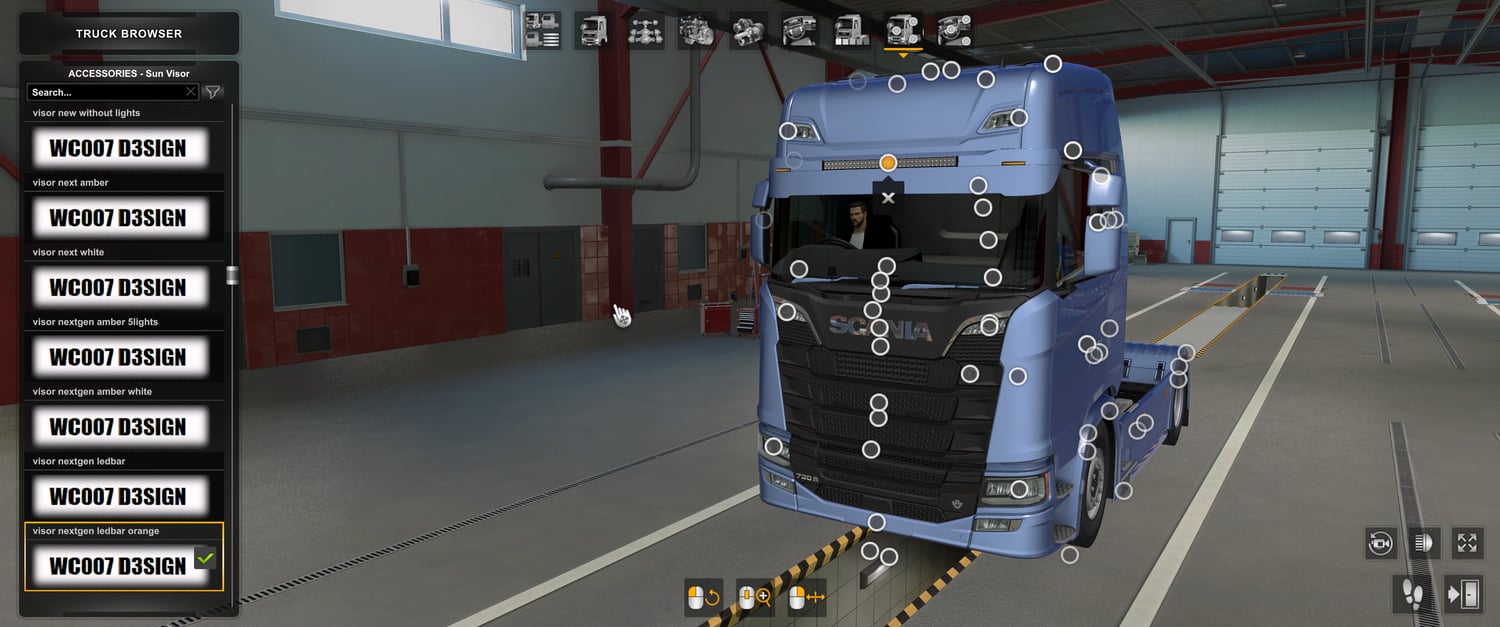Open the accessory filter funnel
This screenshot has height=627, width=1500.
(213, 92)
